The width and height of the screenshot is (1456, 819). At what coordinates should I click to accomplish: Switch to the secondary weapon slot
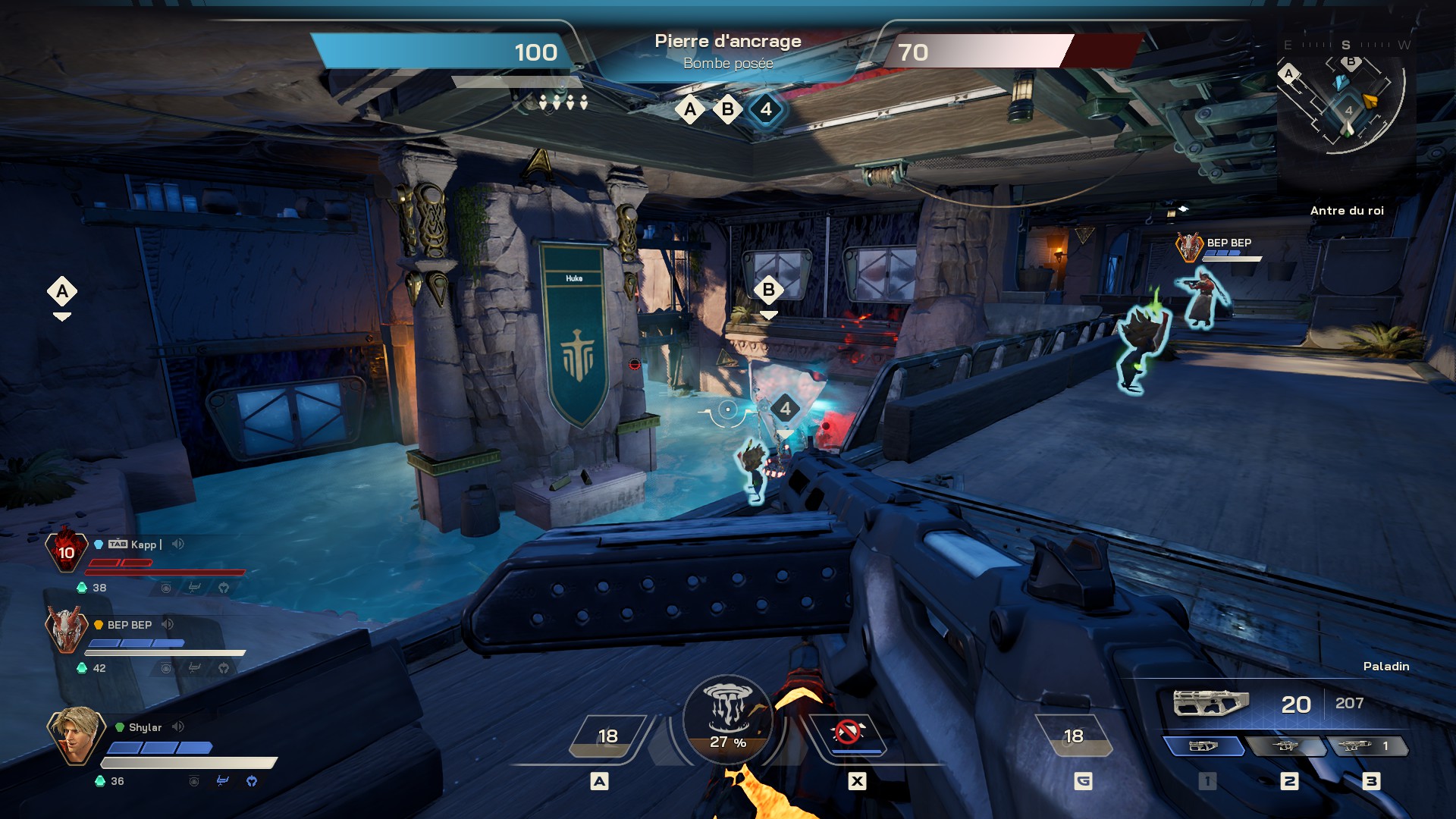[x=1285, y=746]
